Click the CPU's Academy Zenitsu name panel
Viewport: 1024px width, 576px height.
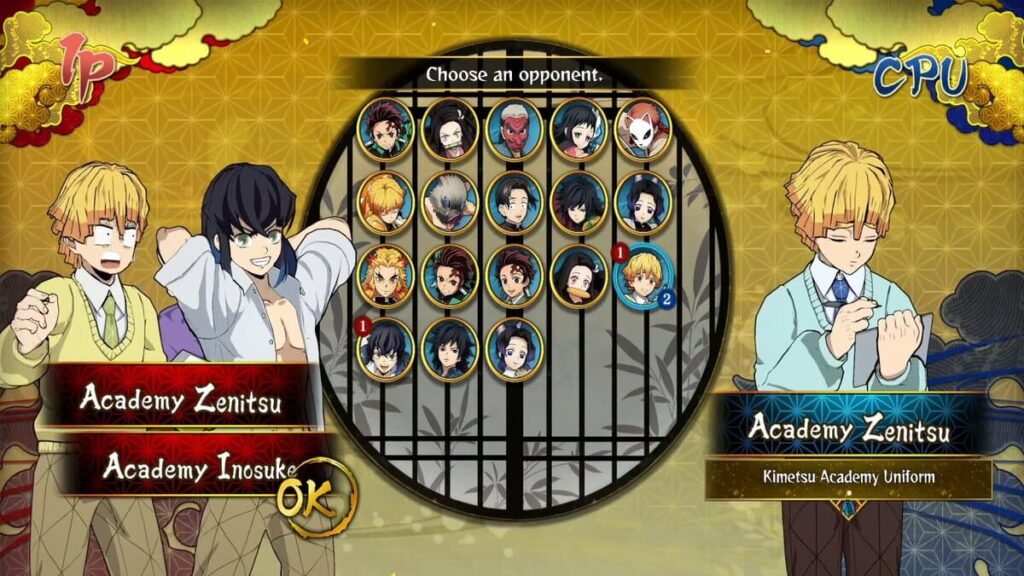pyautogui.click(x=848, y=429)
